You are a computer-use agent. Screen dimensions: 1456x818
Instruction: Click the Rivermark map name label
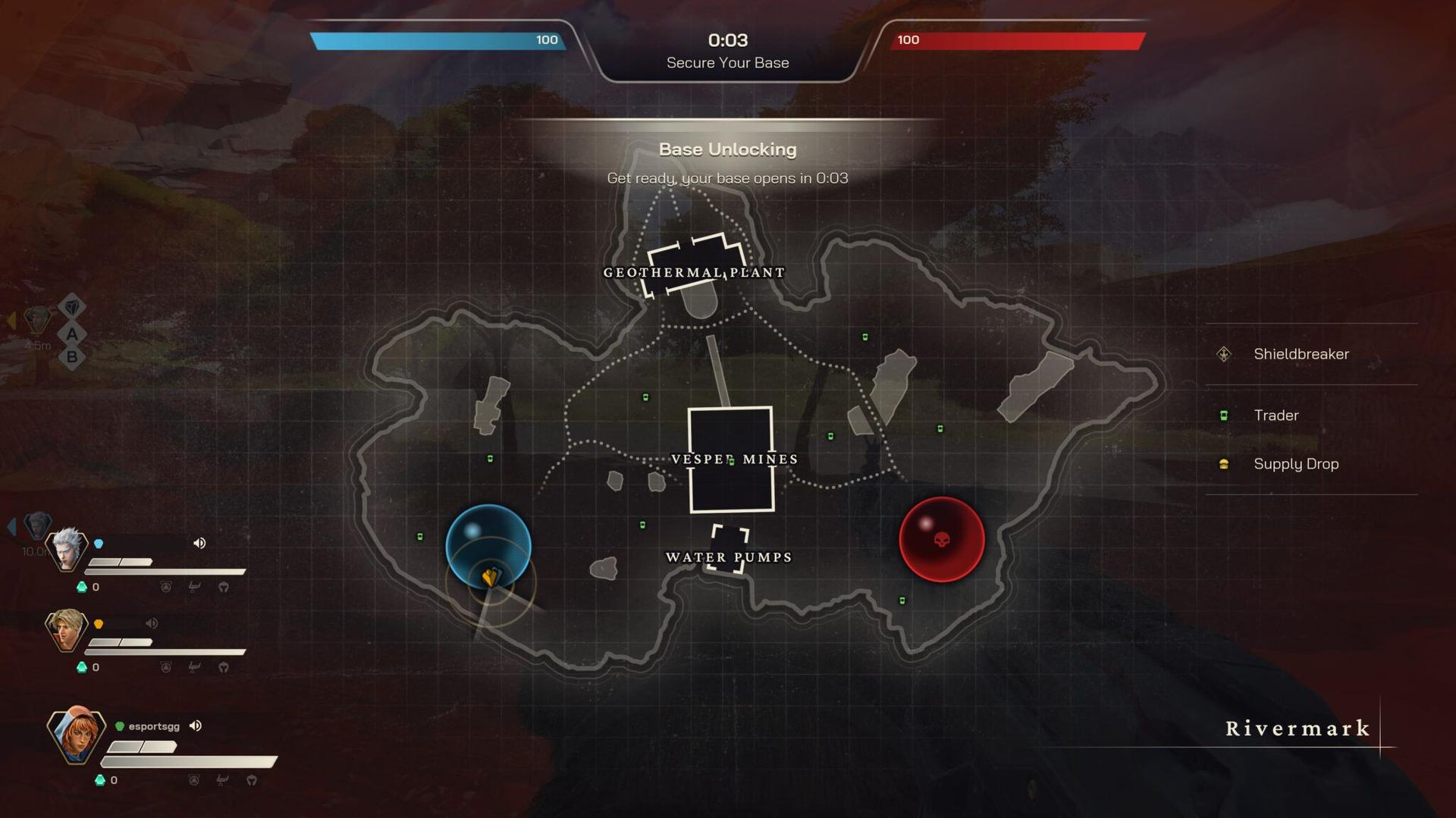1297,729
